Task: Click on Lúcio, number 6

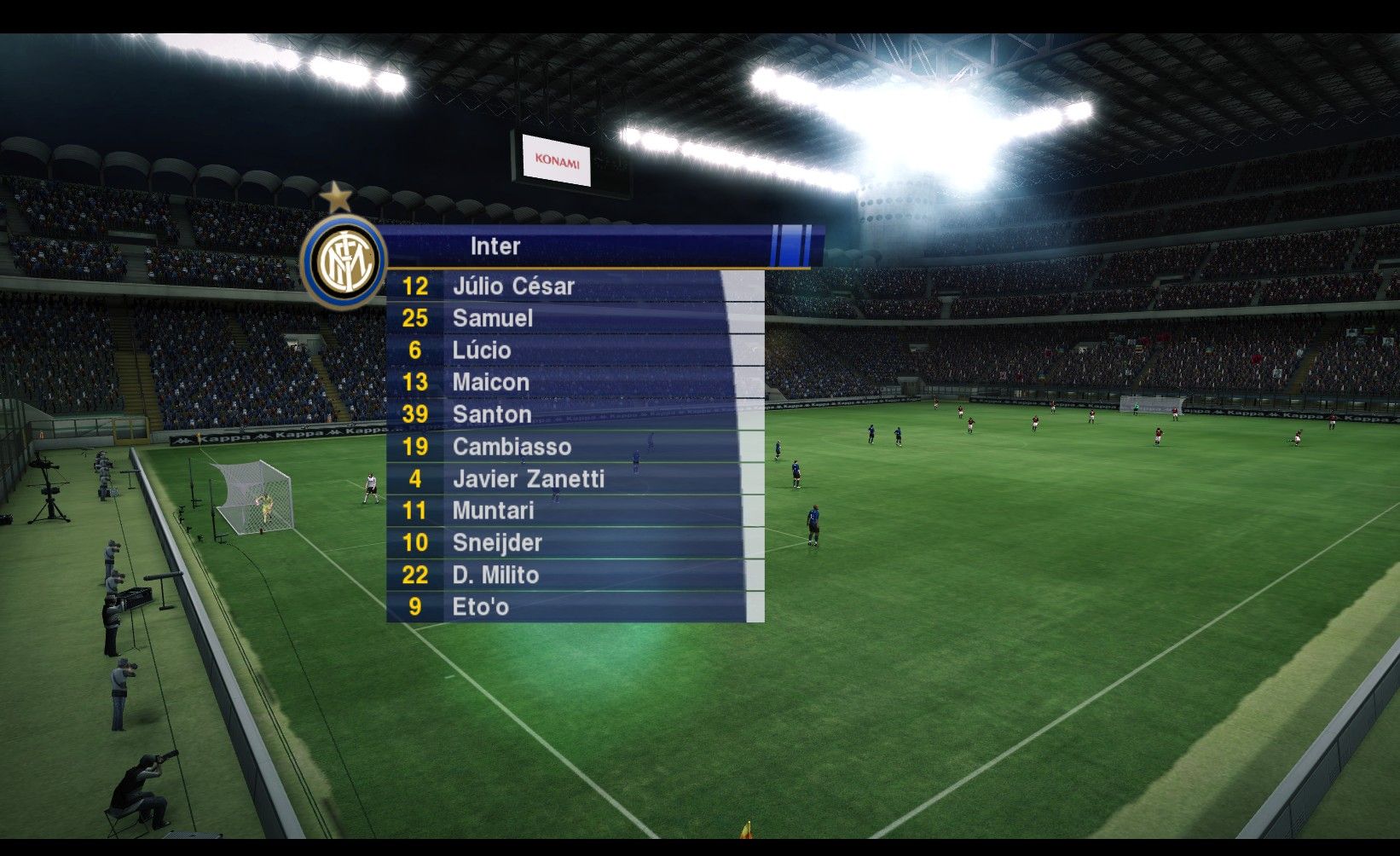Action: (x=482, y=350)
